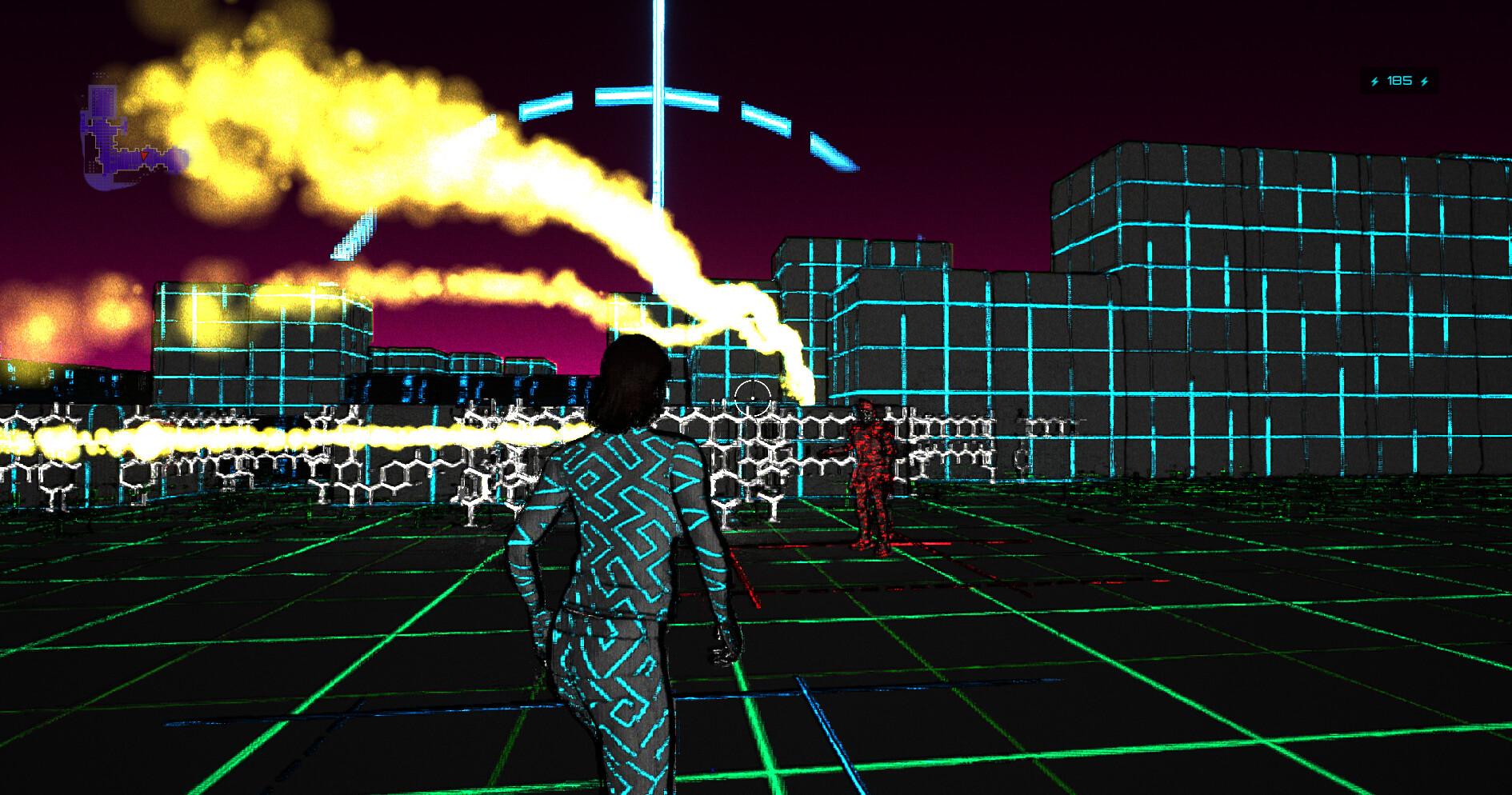
Task: Select the red player arrow on the minimap
Action: click(x=144, y=156)
